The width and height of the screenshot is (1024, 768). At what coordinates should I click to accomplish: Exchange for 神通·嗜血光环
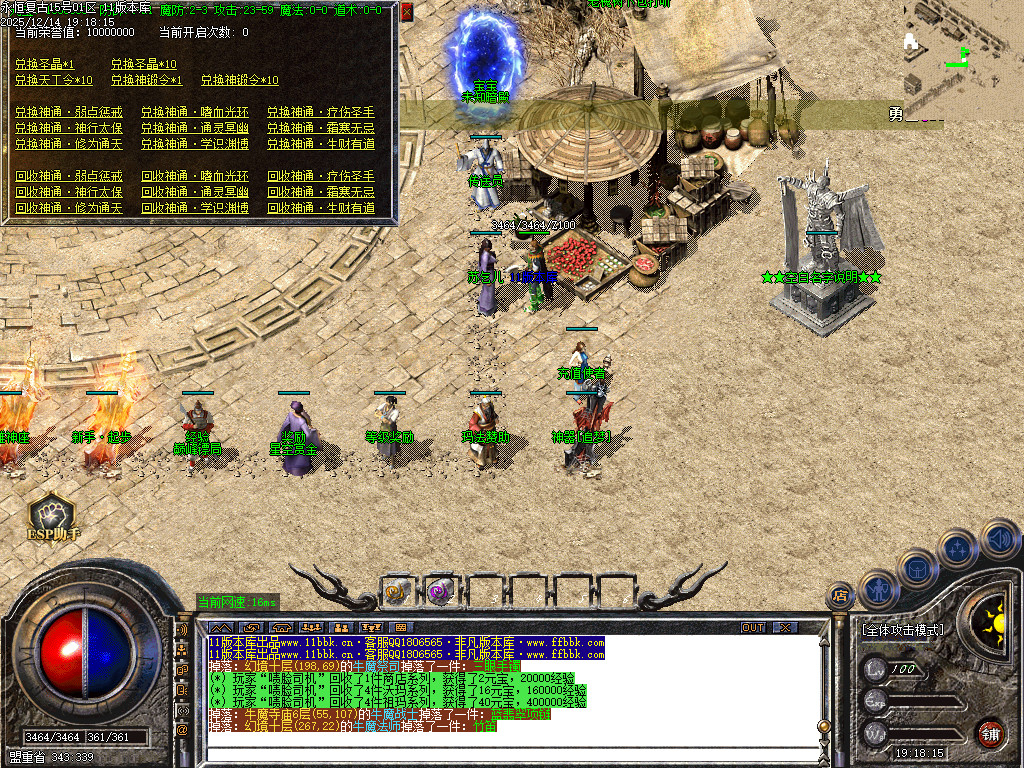(195, 112)
